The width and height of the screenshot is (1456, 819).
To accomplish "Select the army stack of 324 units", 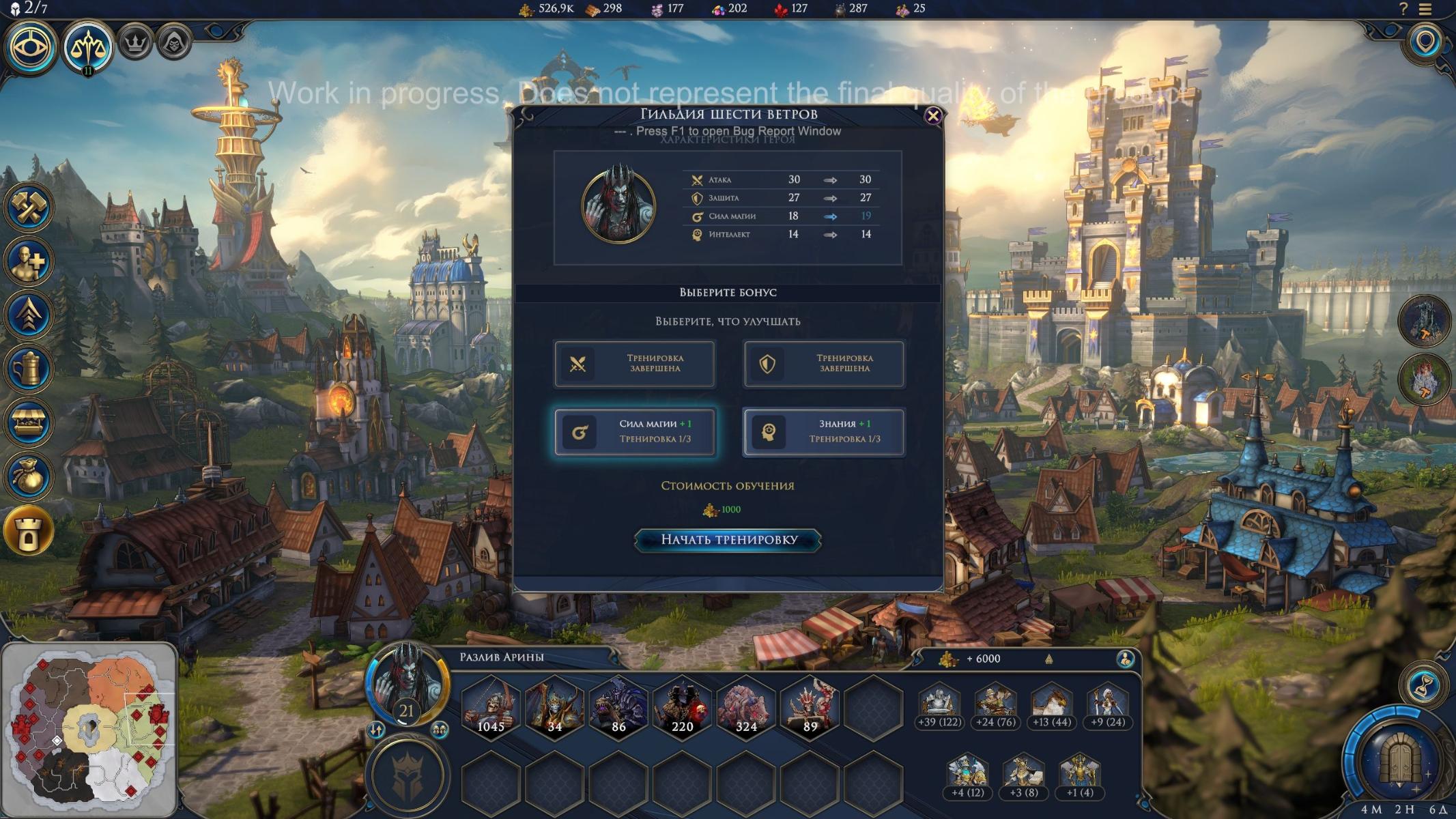I will click(746, 706).
